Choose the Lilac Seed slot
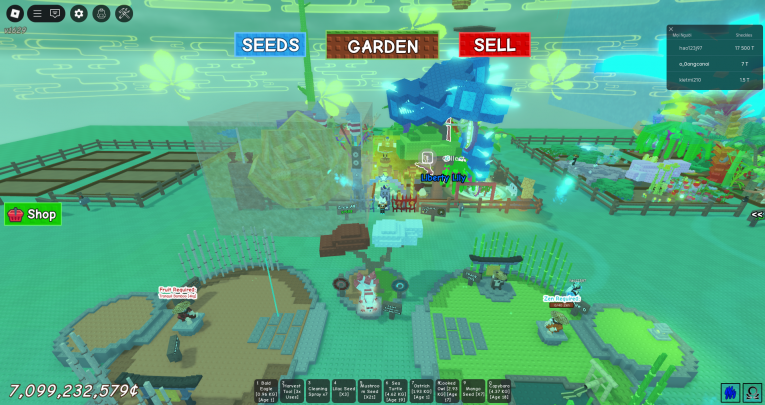The width and height of the screenshot is (765, 405). 343,391
